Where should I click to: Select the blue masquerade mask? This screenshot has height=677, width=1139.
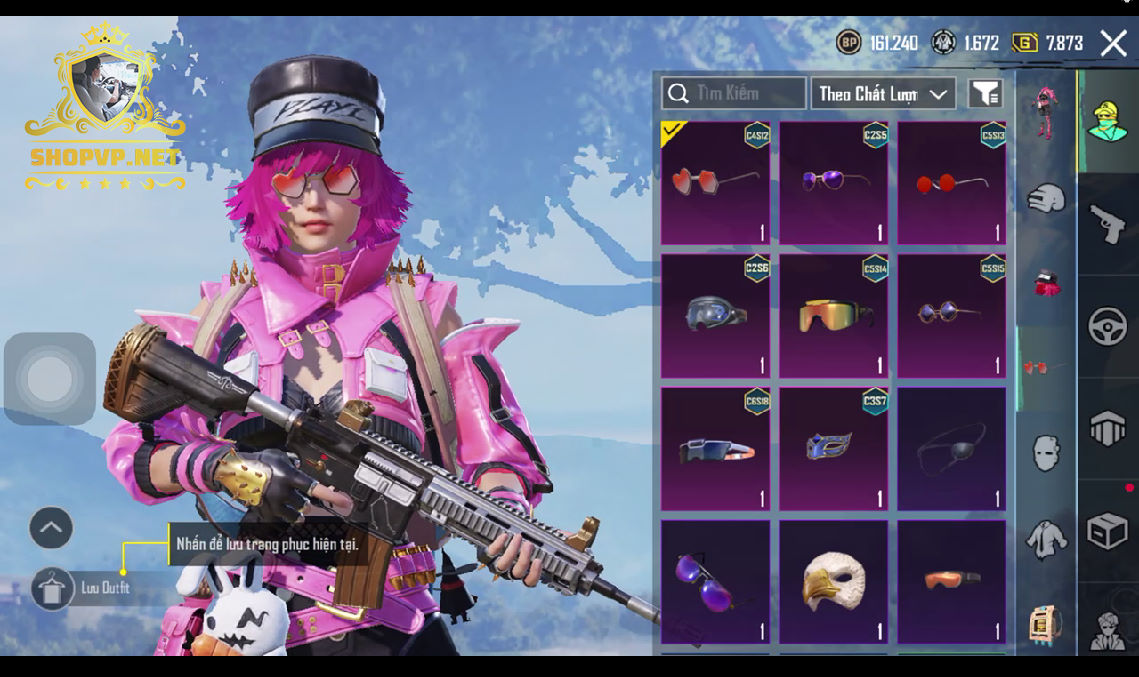pos(833,449)
